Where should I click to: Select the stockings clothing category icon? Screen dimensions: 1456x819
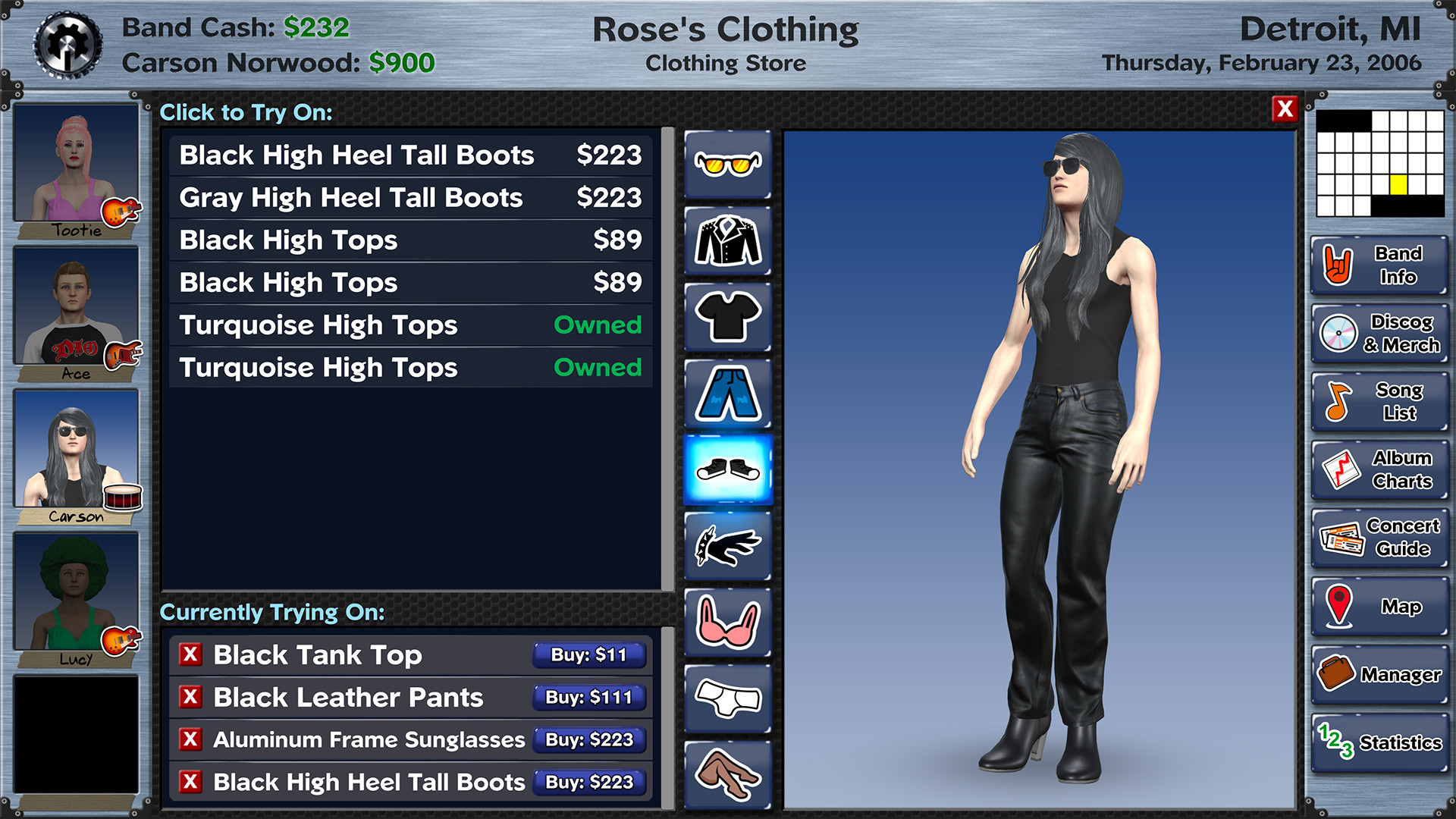click(726, 772)
